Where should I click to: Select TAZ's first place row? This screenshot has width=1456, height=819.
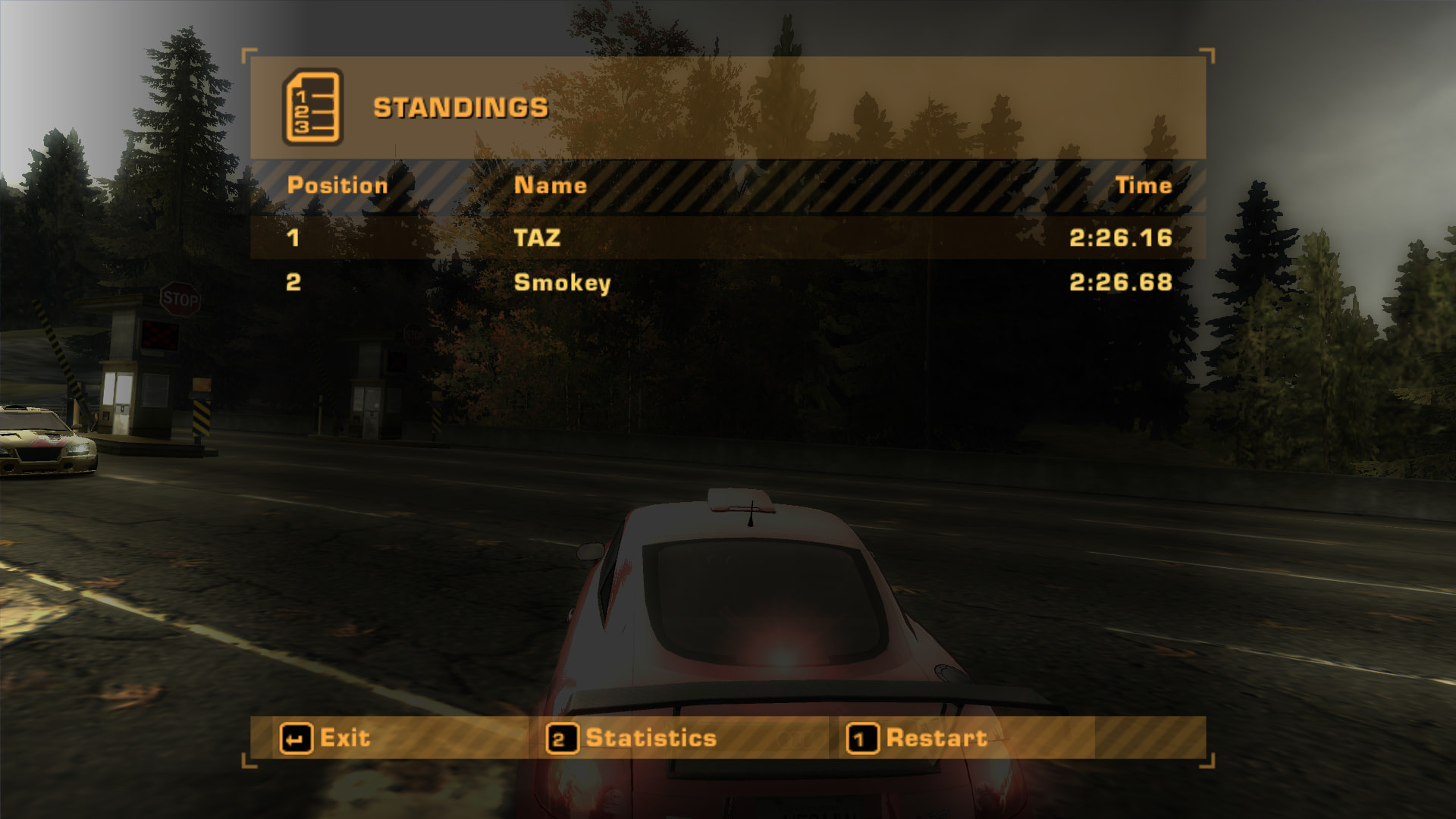point(727,238)
